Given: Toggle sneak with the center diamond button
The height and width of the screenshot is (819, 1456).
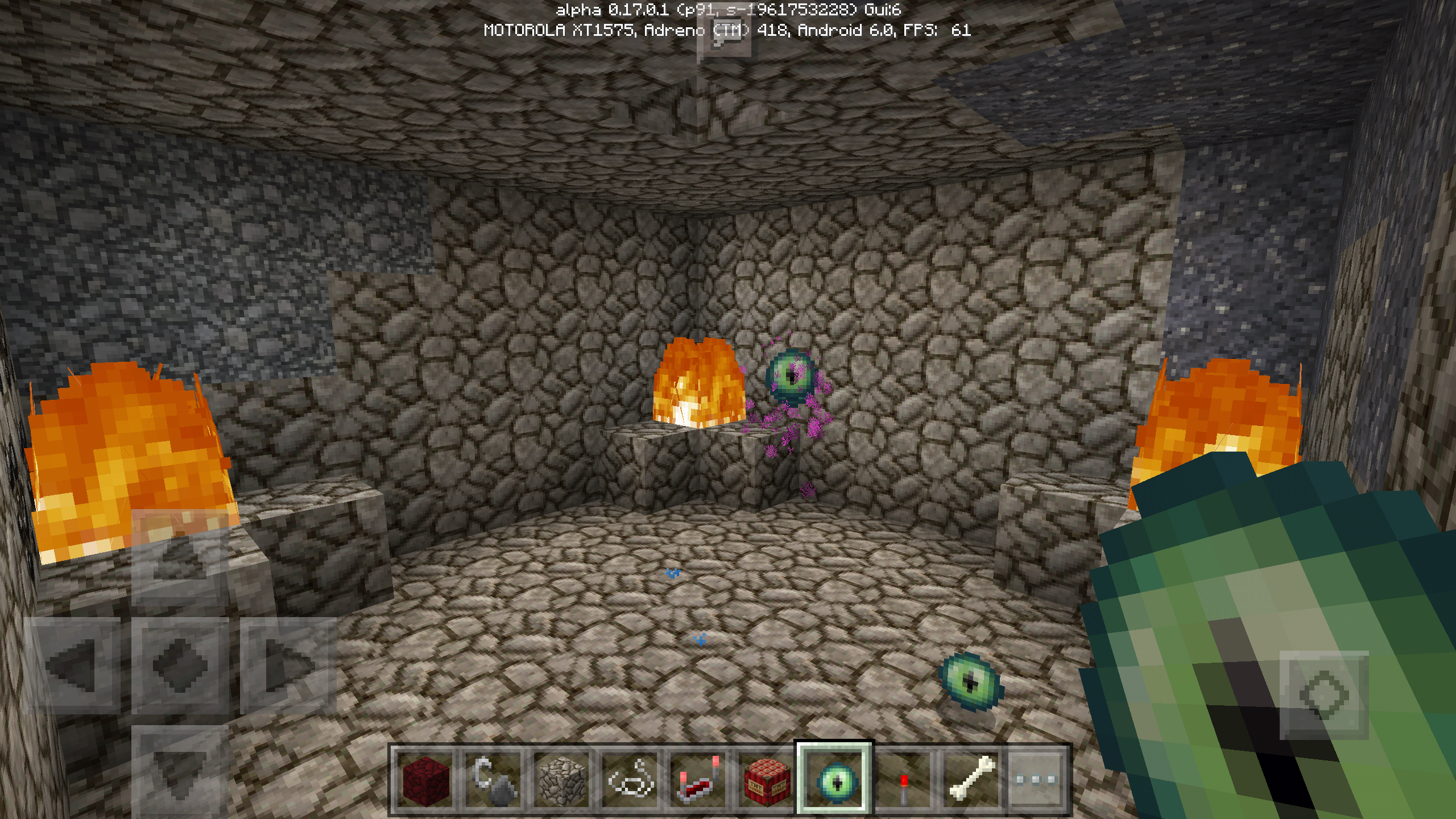Looking at the screenshot, I should [x=180, y=665].
